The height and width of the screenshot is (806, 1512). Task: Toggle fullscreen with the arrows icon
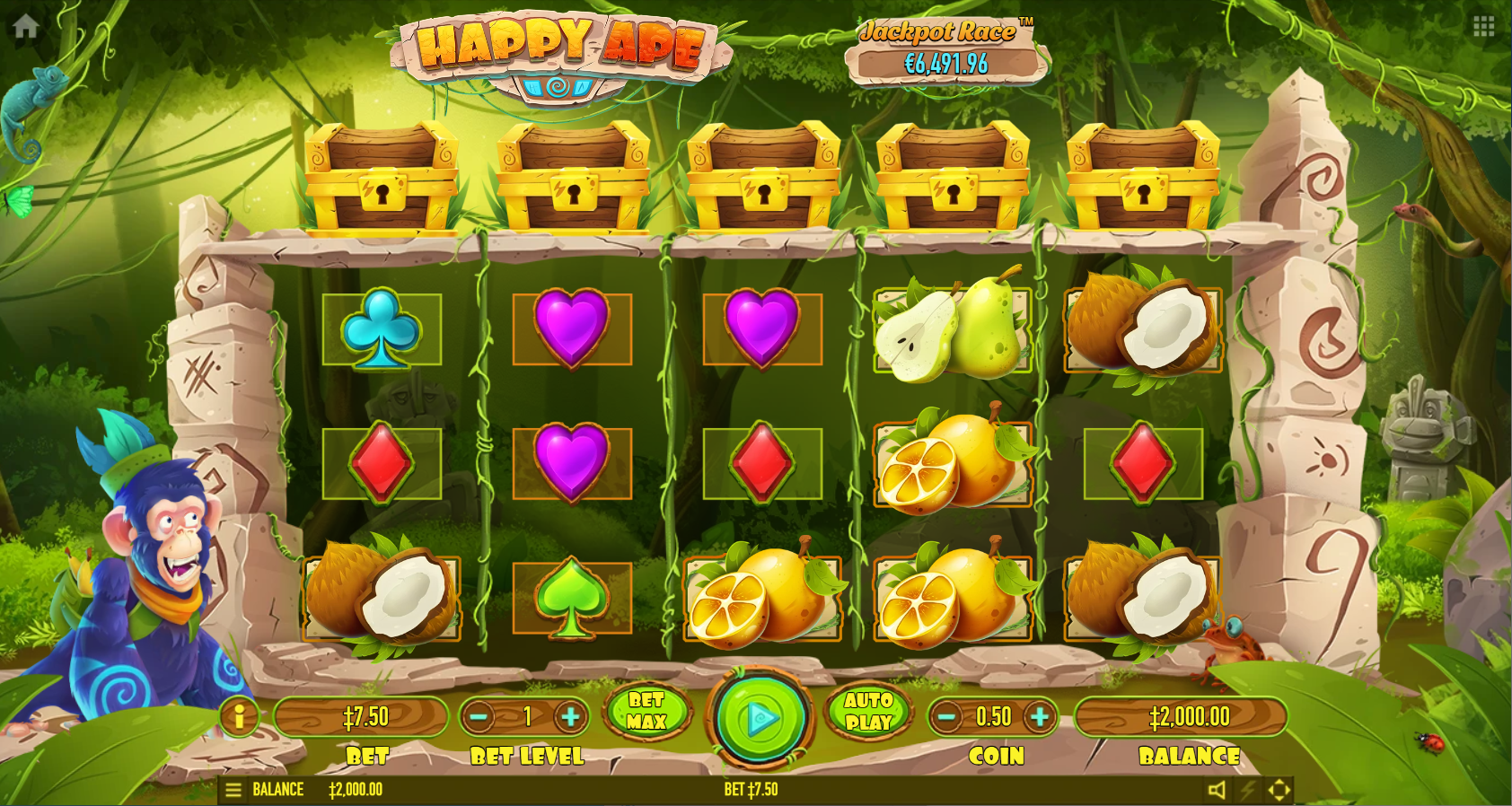(x=1279, y=790)
